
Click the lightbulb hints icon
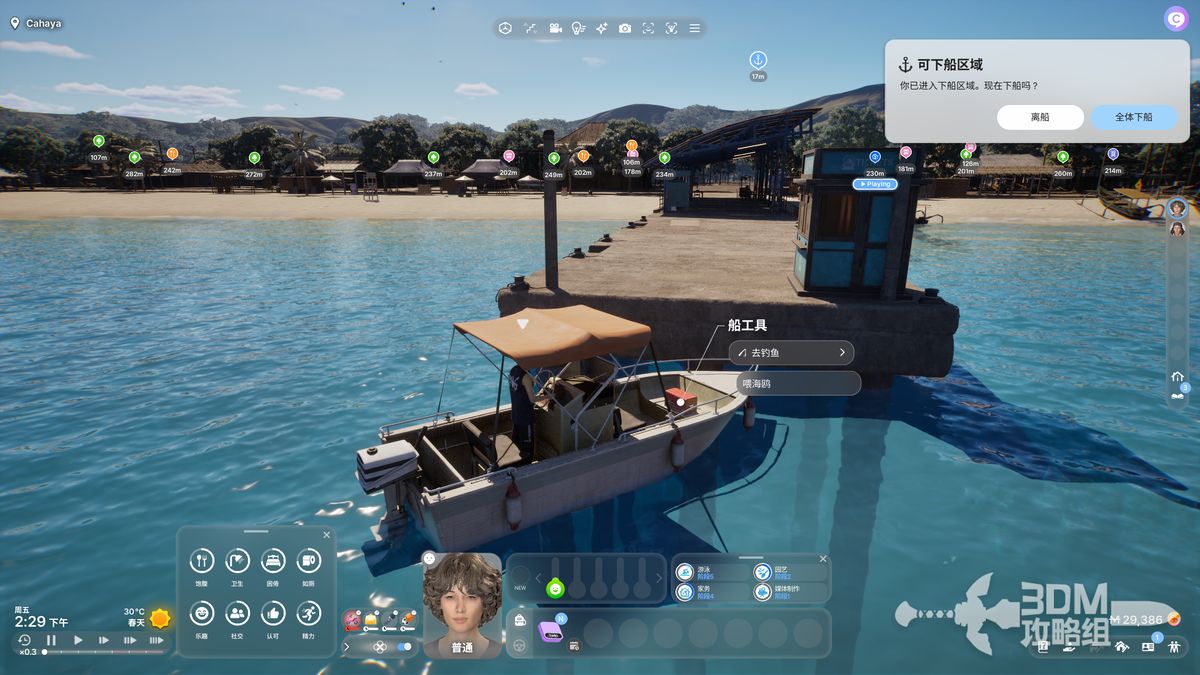click(x=578, y=28)
